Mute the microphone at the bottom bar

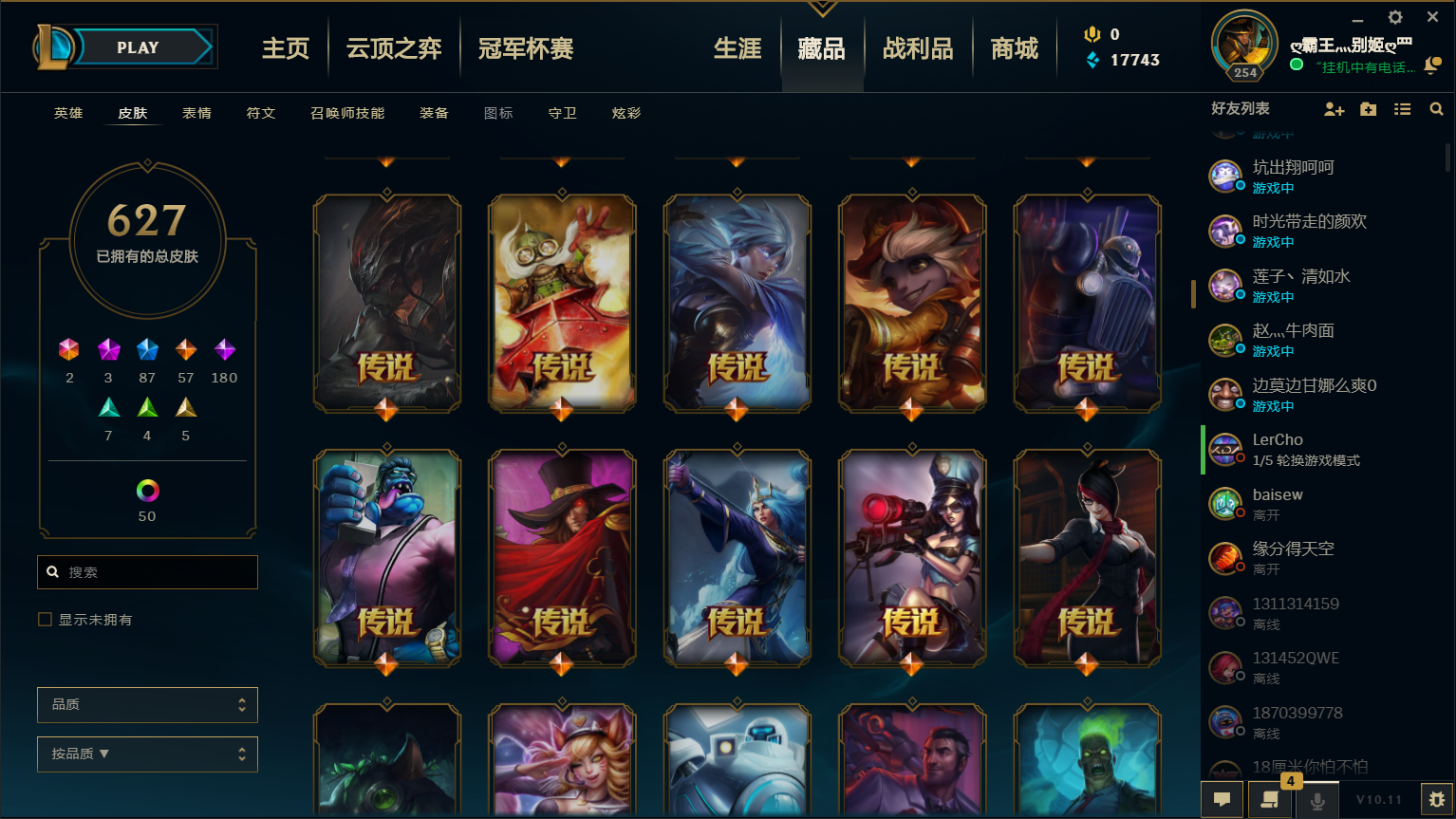1316,800
